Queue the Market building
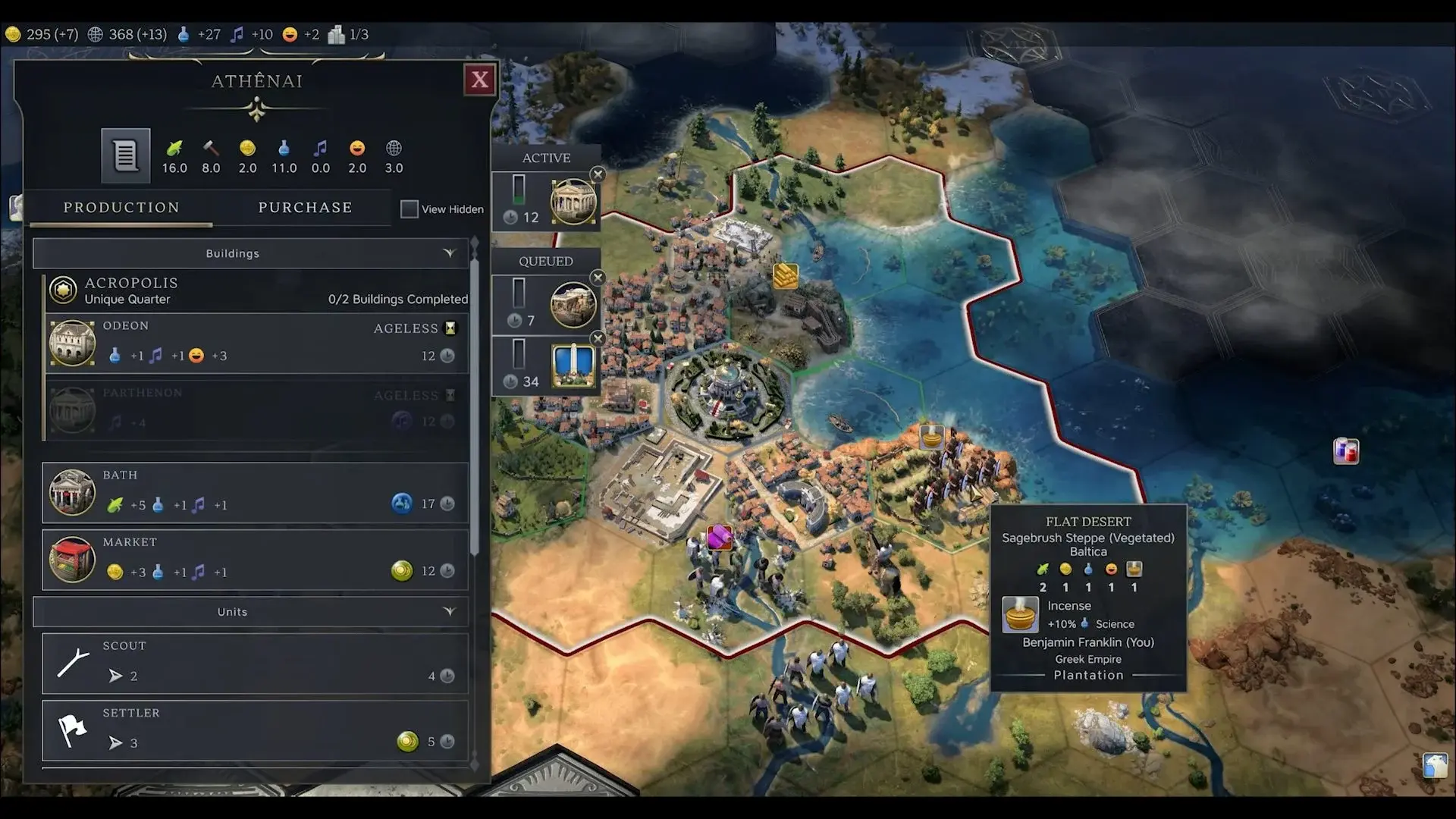The width and height of the screenshot is (1456, 819). coord(255,560)
